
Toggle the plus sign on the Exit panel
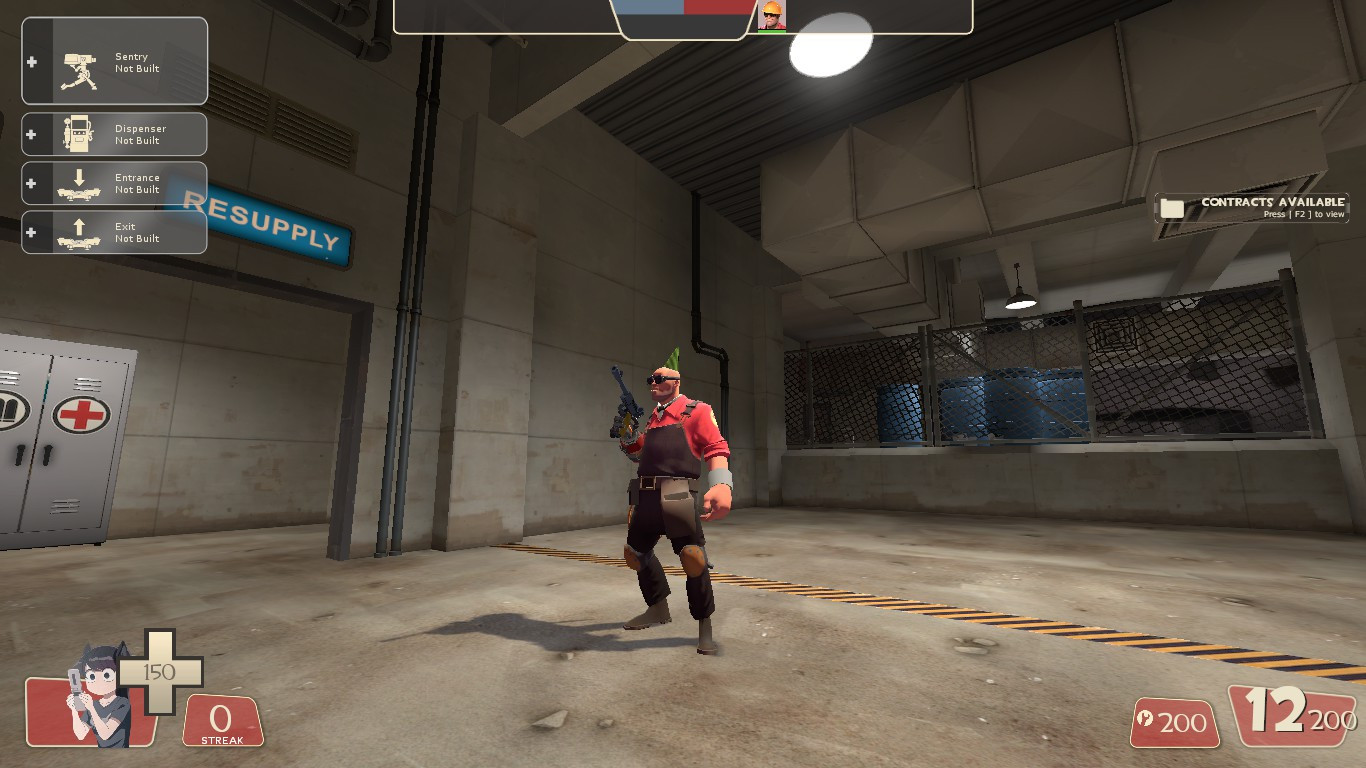pos(32,231)
